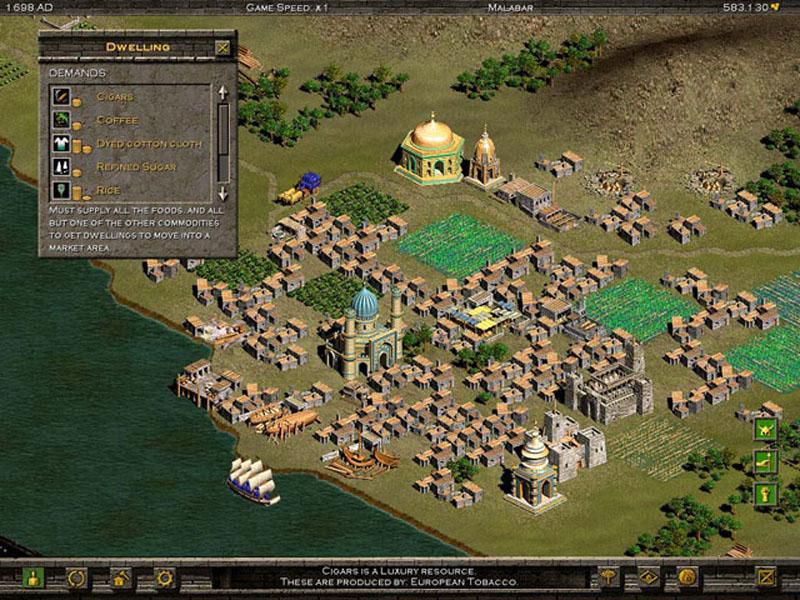Click the demands list up arrow
Viewport: 800px width, 600px height.
(x=223, y=92)
